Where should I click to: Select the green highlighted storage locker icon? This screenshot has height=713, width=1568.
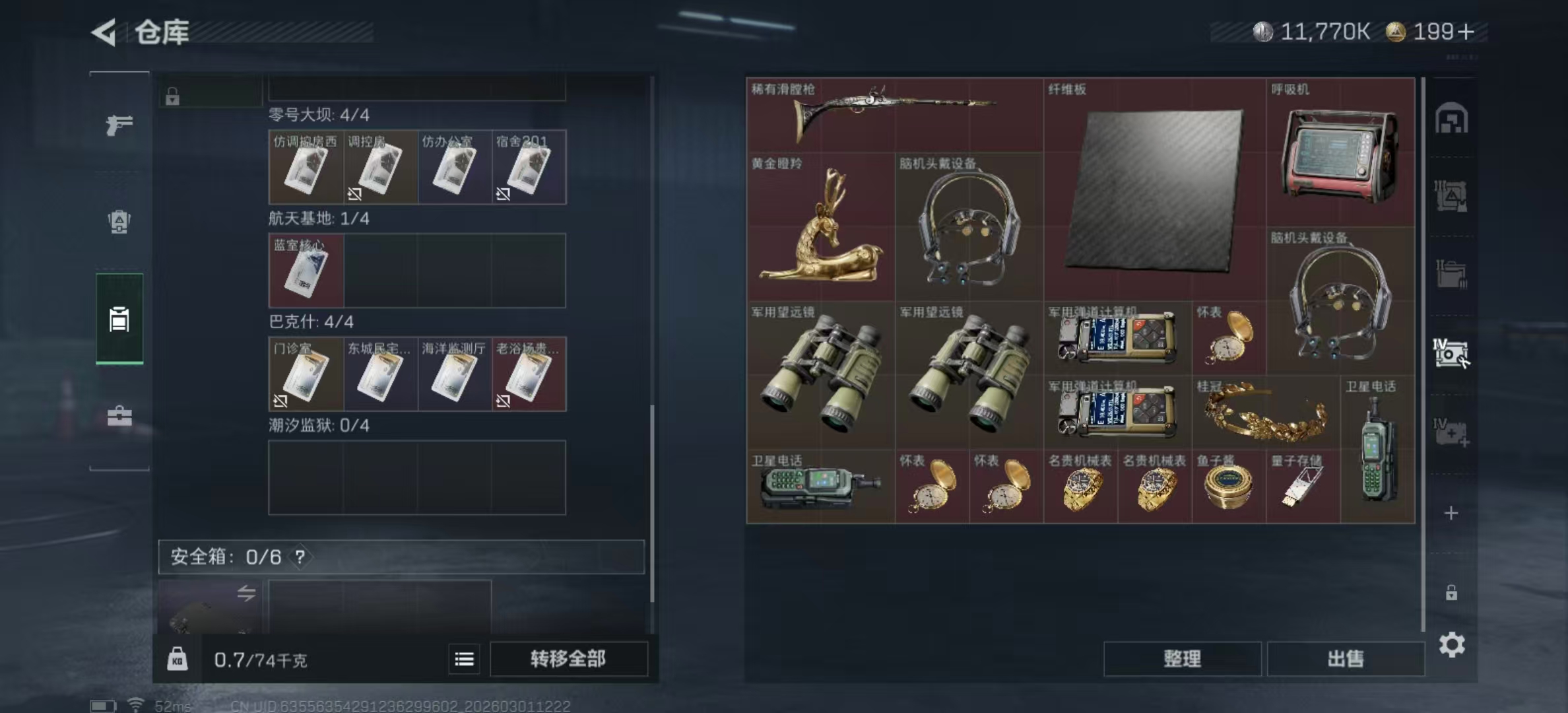click(119, 320)
